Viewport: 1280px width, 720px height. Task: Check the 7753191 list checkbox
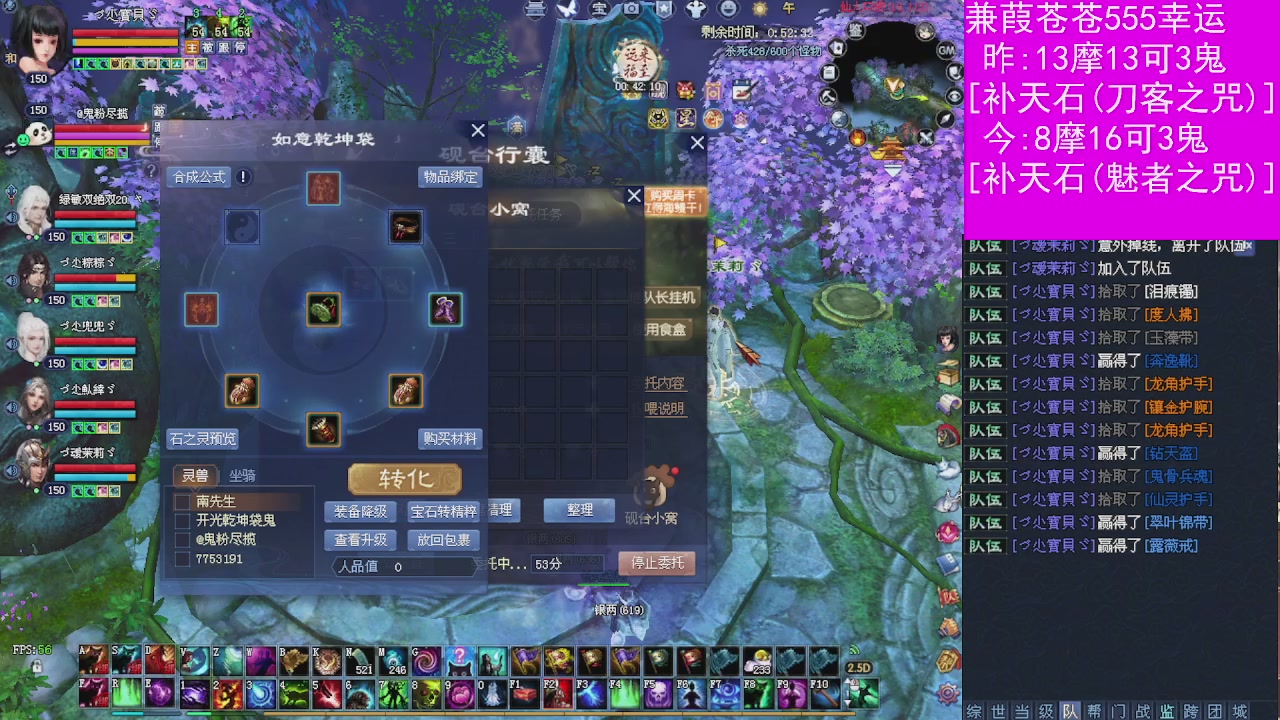point(182,556)
